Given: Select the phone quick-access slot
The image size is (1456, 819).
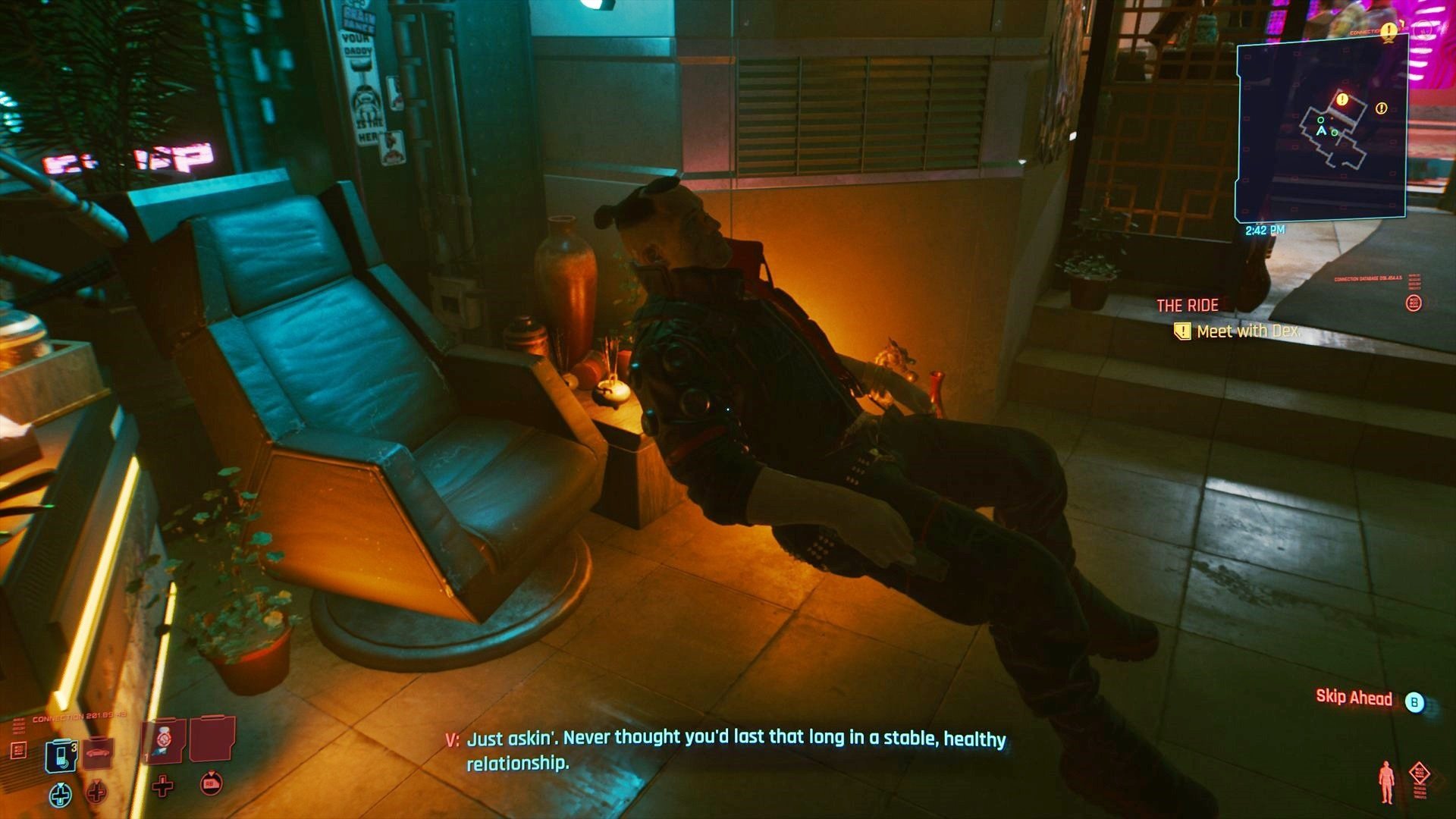Looking at the screenshot, I should pyautogui.click(x=61, y=755).
